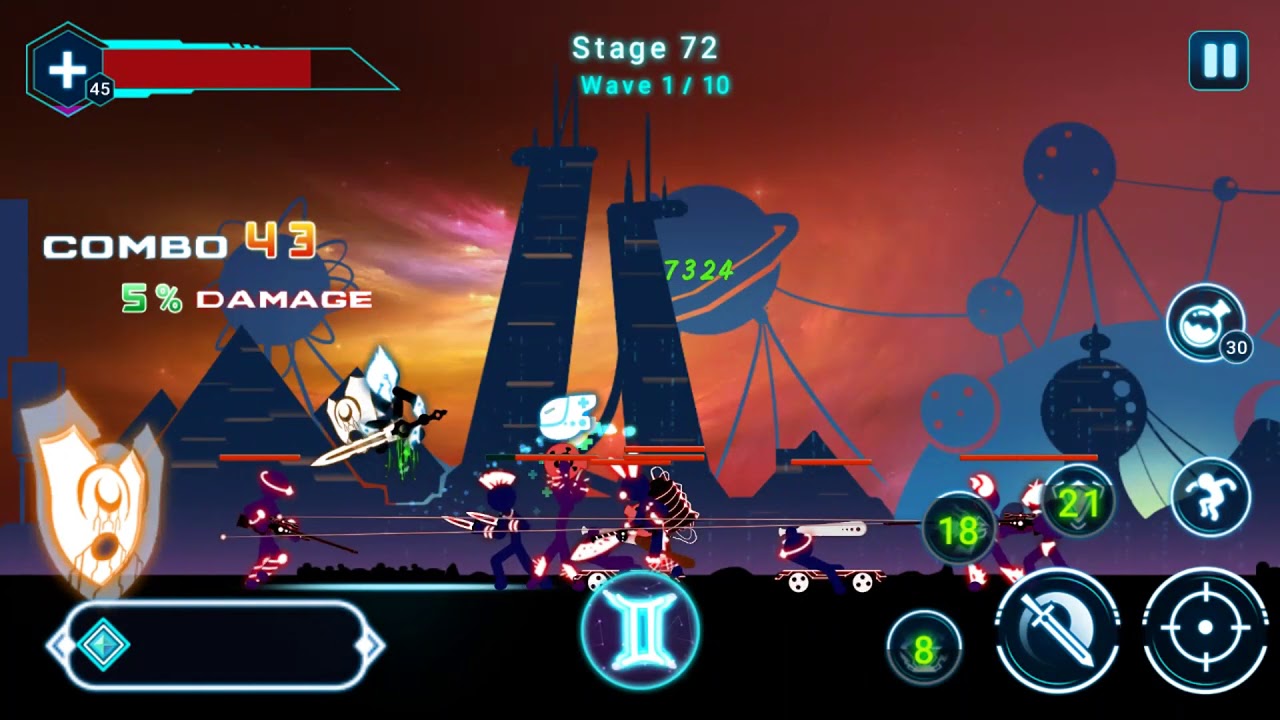Fire using the crosshair button

[1204, 629]
